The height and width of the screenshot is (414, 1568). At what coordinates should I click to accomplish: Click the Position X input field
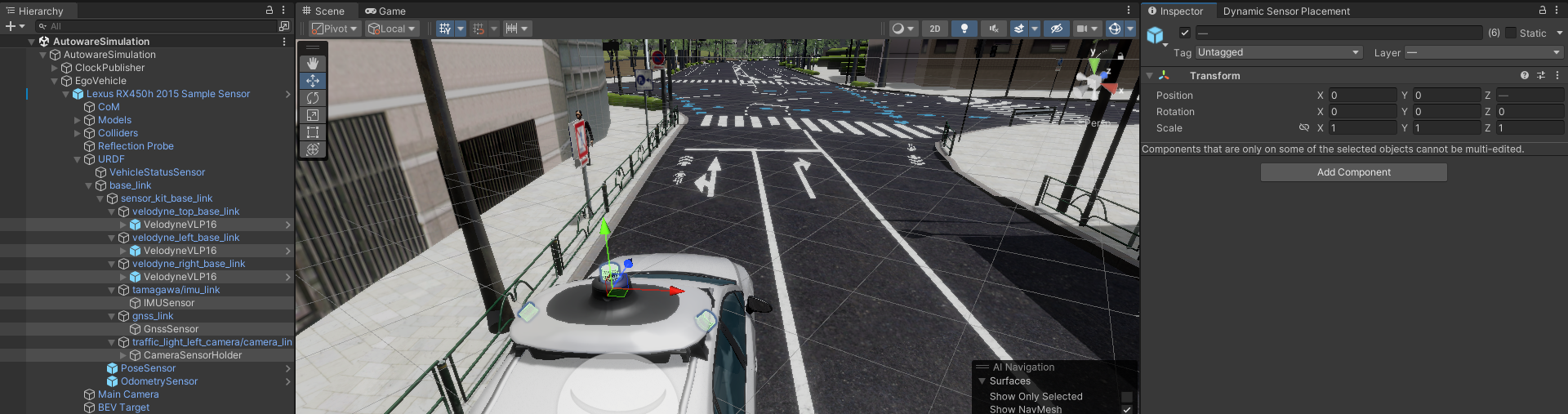point(1362,96)
